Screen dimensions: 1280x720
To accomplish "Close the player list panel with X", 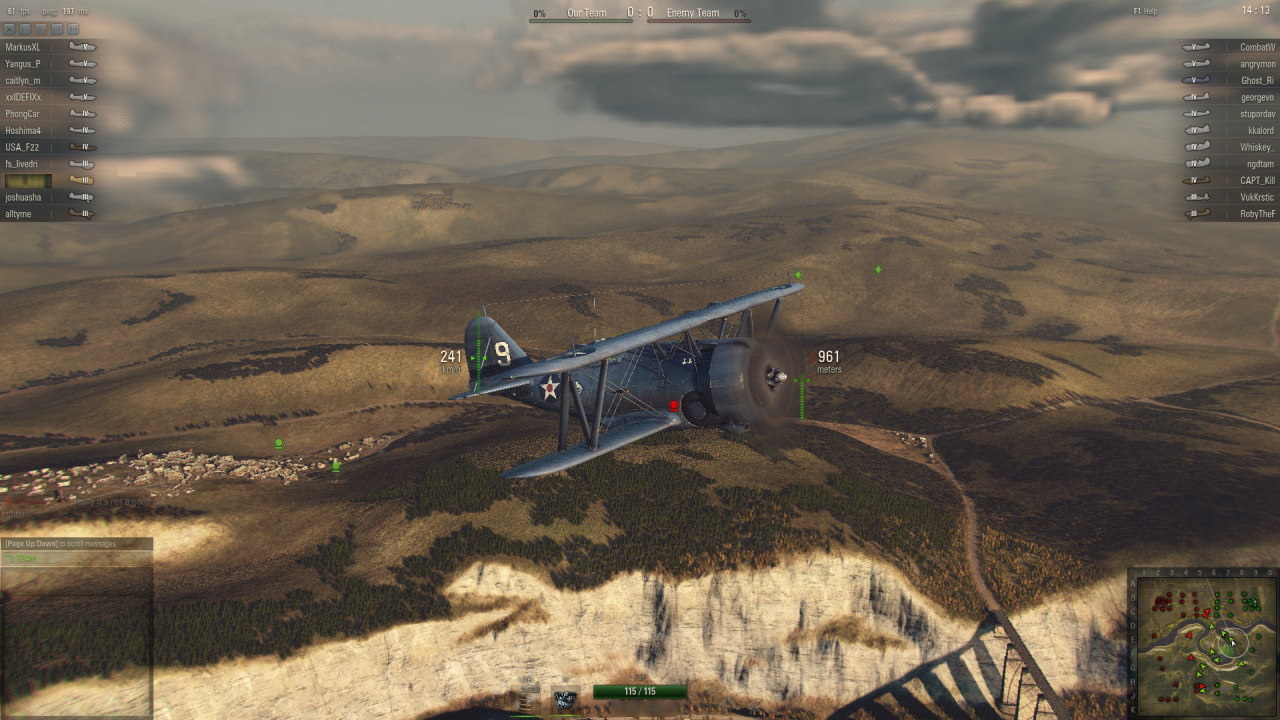I will tap(11, 30).
